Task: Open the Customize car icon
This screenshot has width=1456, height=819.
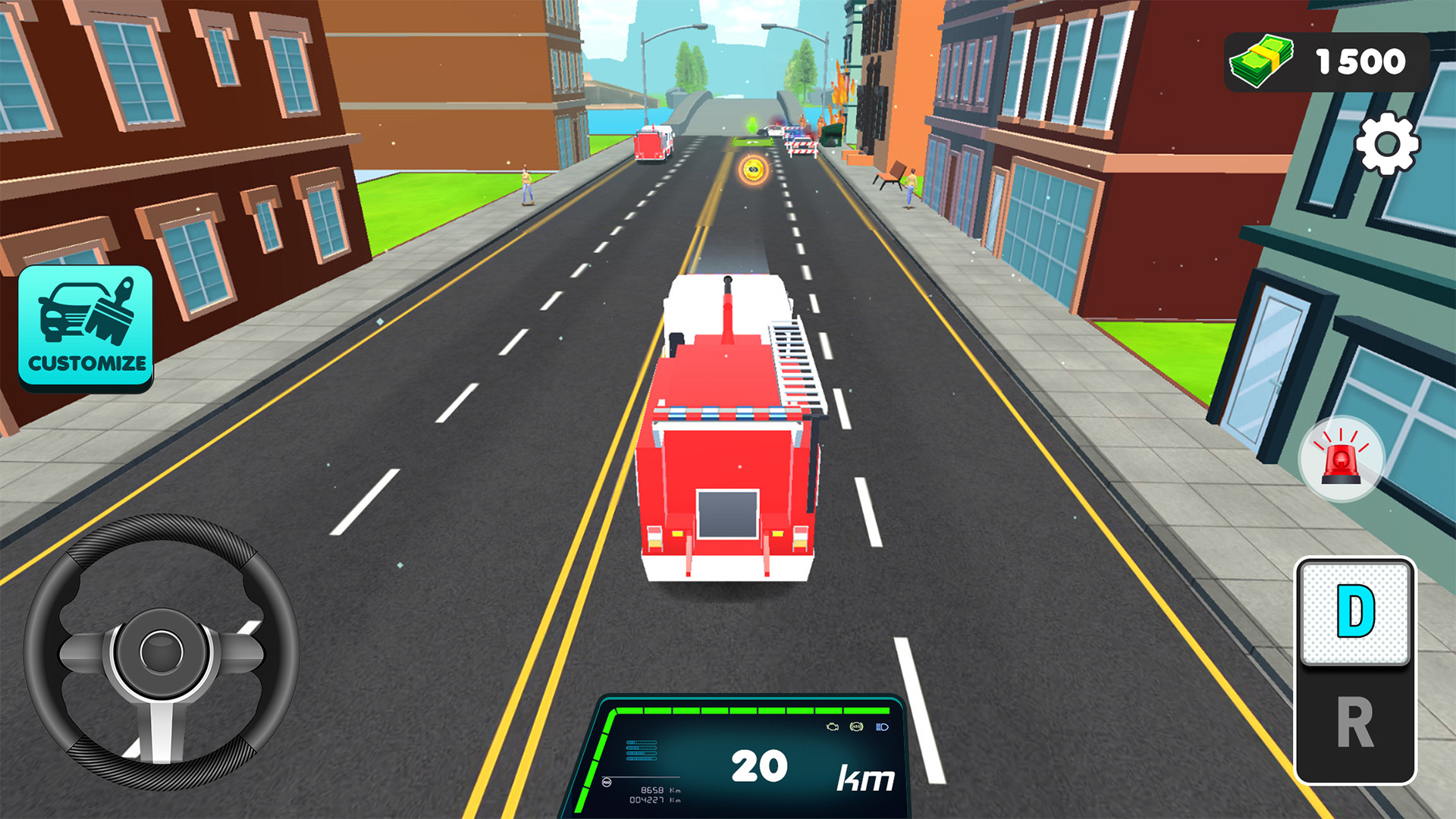Action: point(85,326)
